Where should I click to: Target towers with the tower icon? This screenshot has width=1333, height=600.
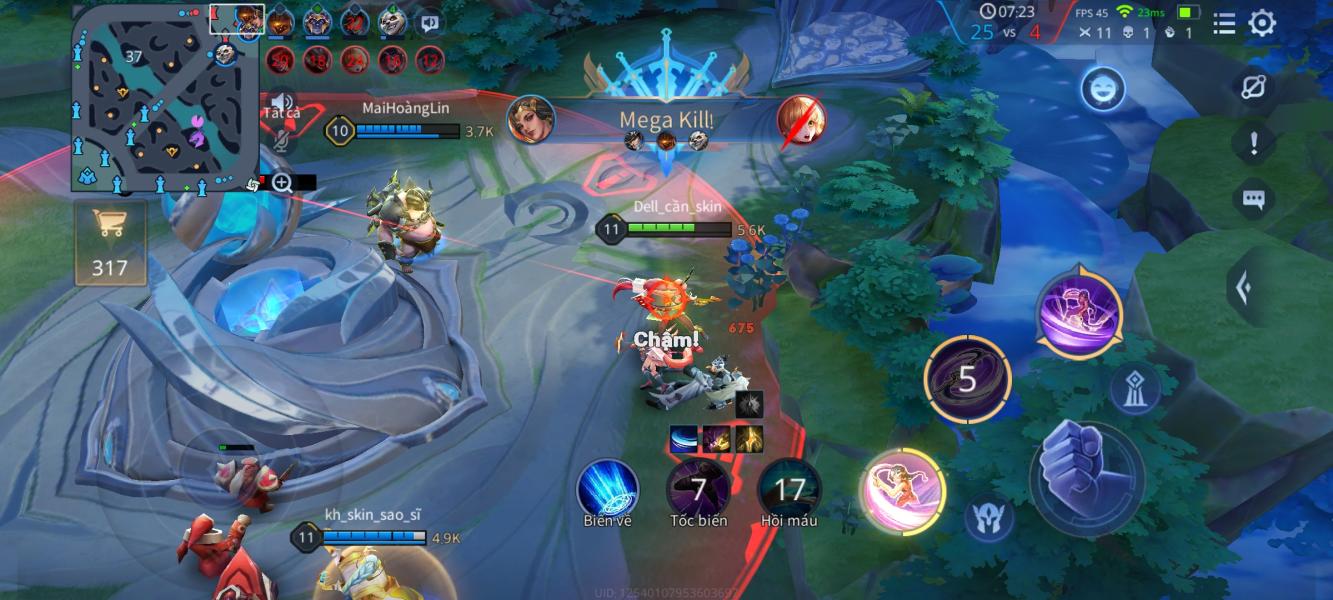[x=1135, y=389]
